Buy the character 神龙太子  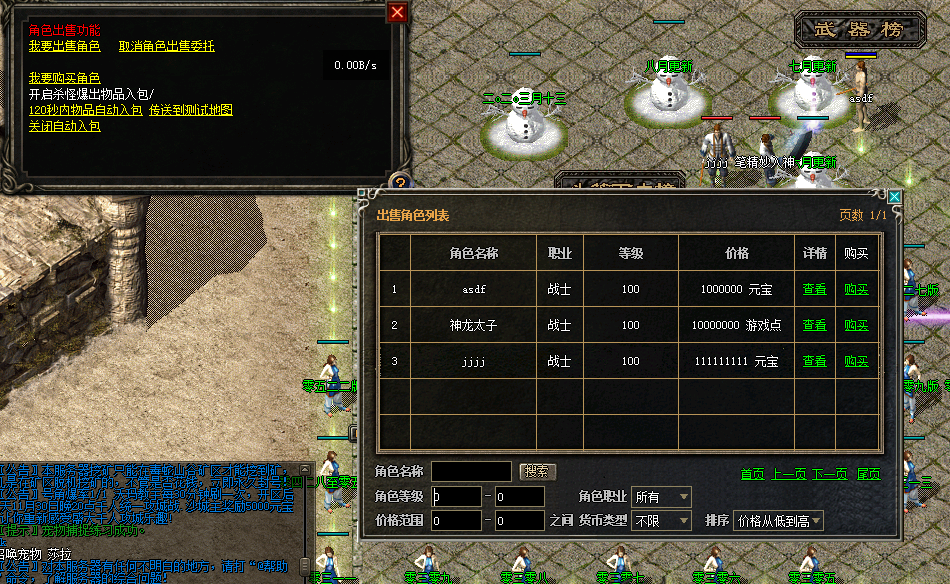coord(856,326)
